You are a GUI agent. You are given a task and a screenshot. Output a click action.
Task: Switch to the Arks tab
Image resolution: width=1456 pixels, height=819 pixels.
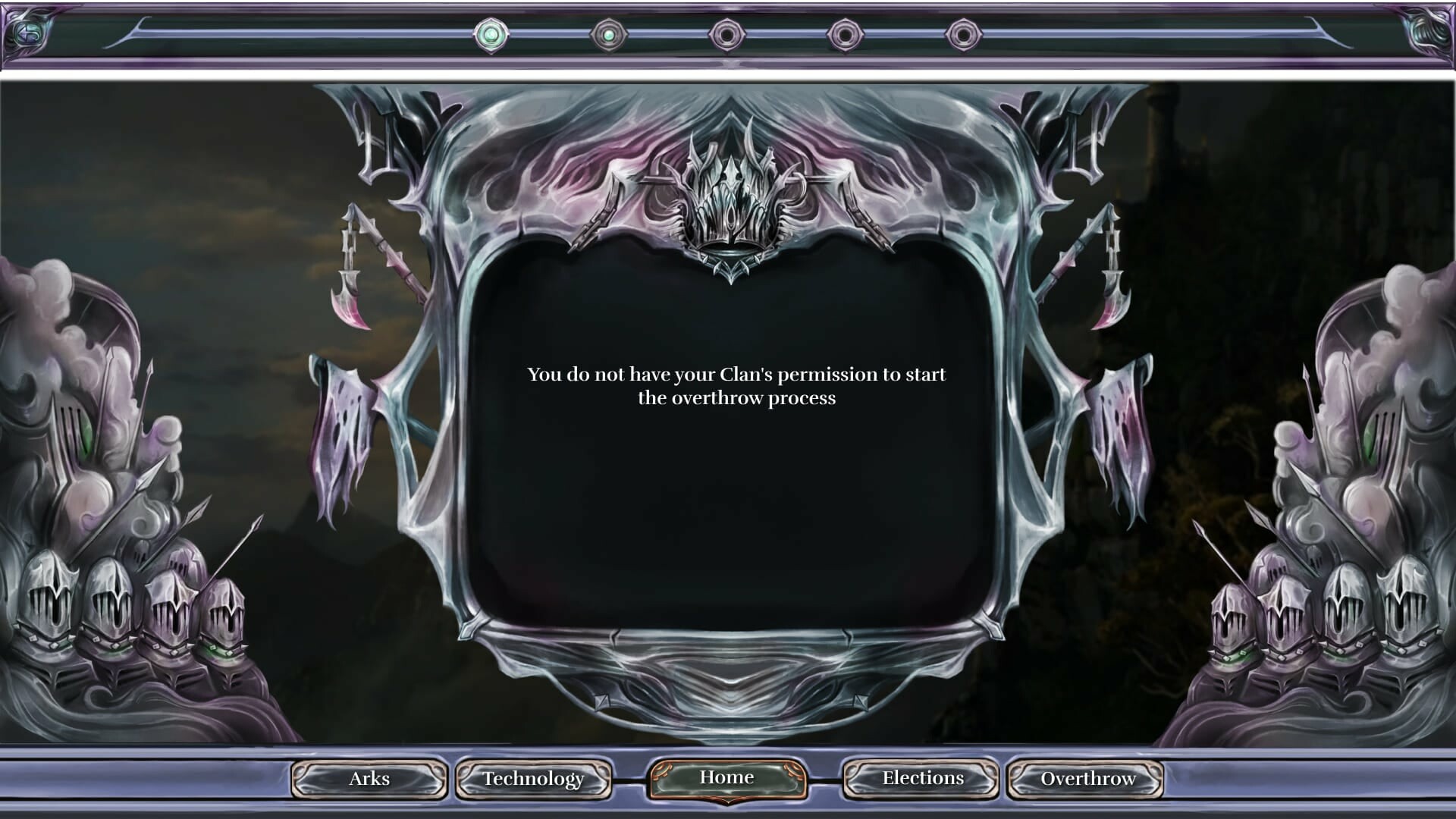click(x=369, y=779)
